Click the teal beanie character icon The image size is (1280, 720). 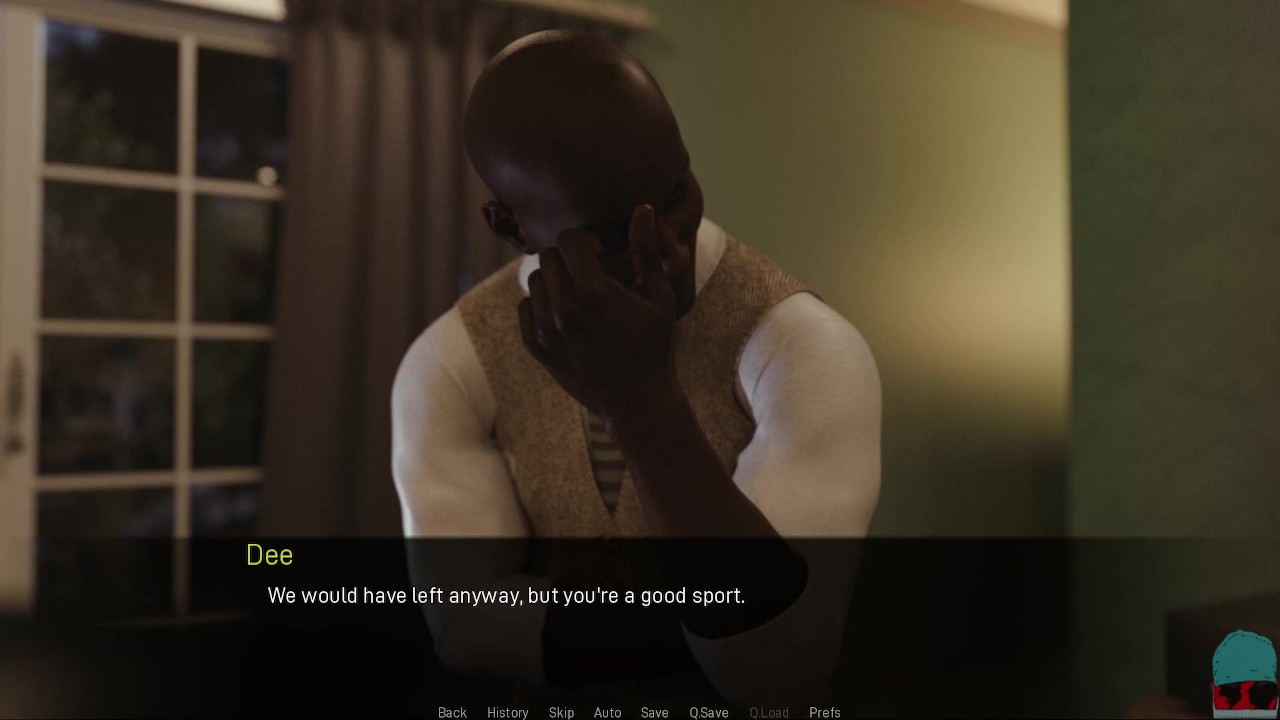1243,673
